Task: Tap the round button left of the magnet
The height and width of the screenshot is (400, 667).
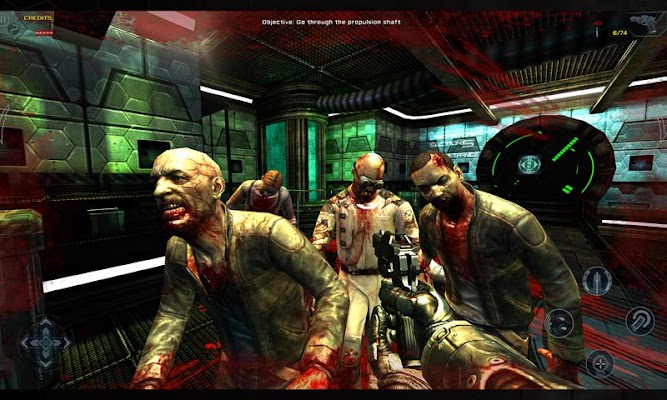Action: click(x=559, y=323)
